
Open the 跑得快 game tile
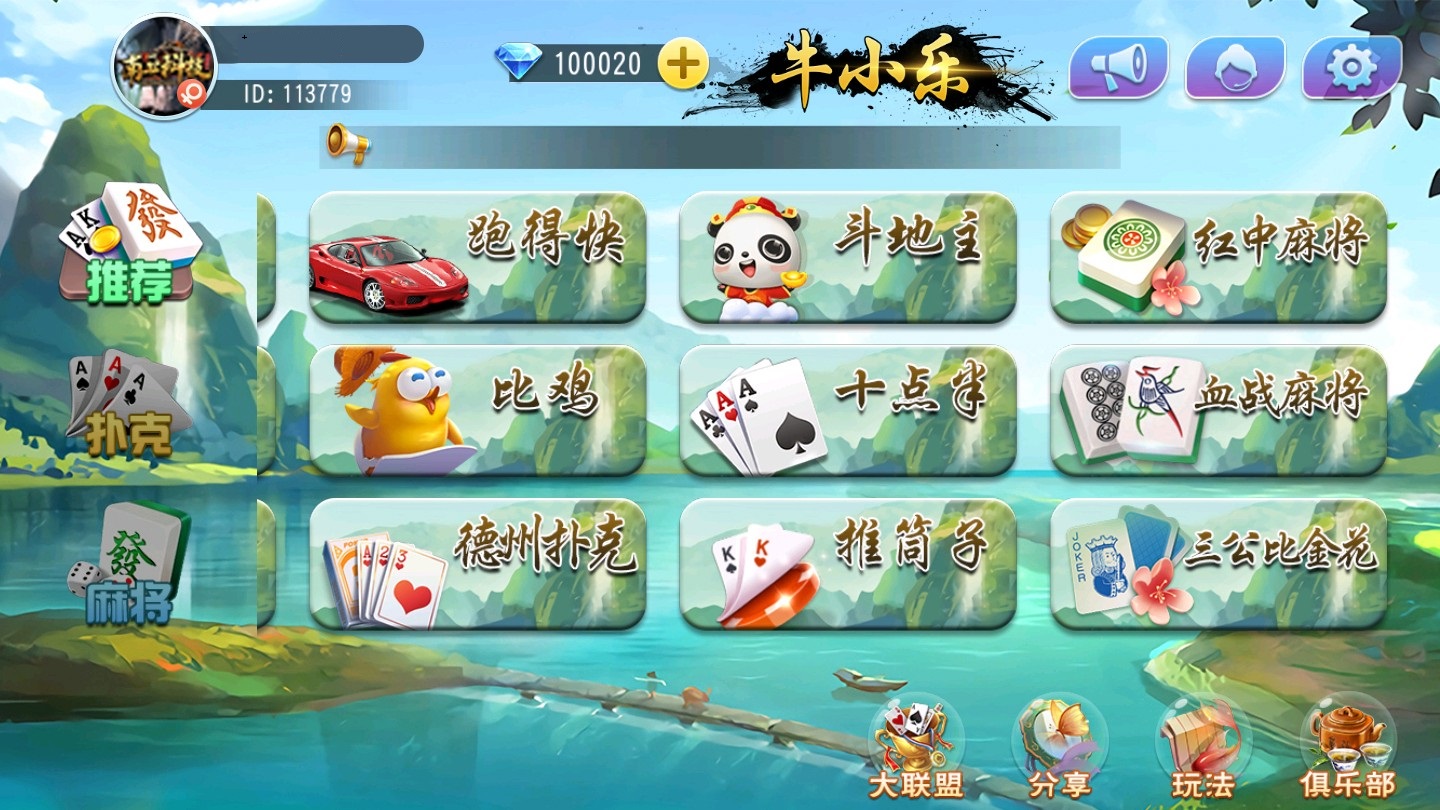click(478, 257)
